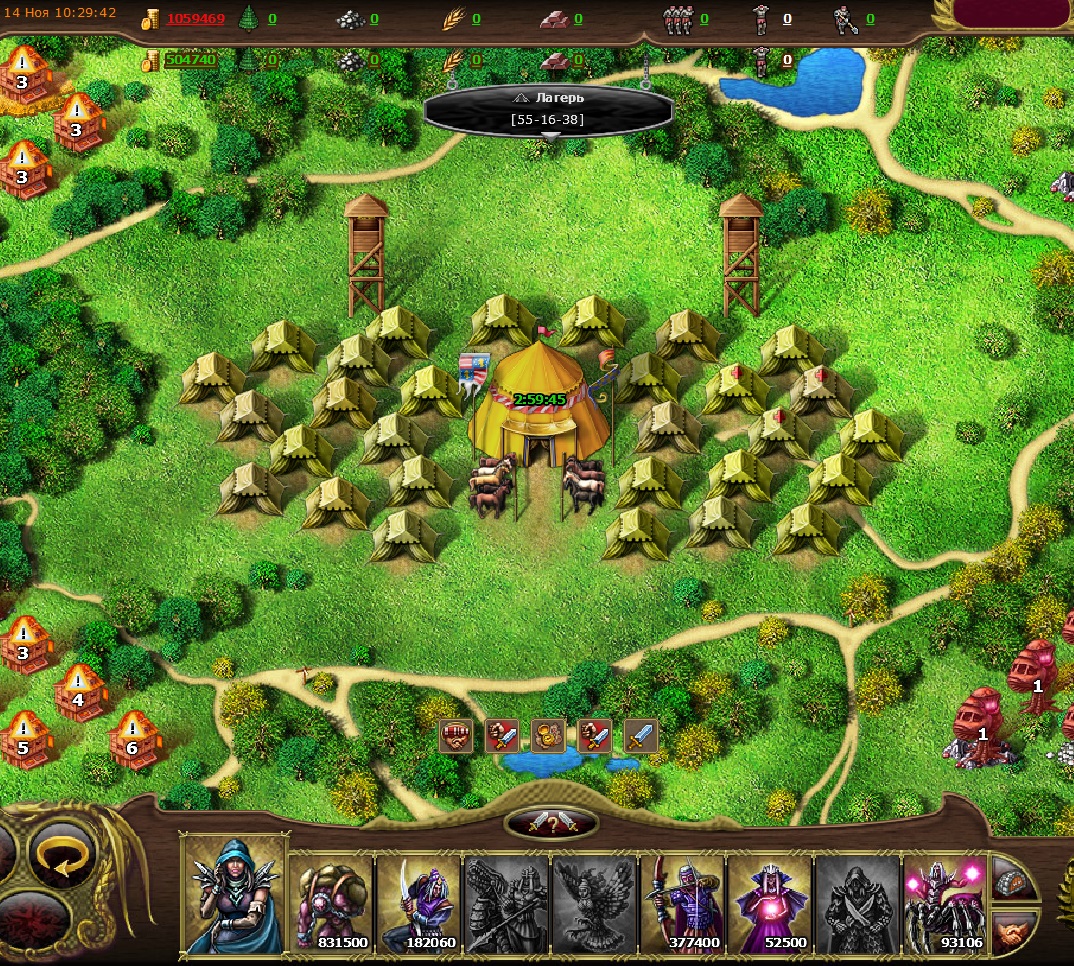Select the warning house marker numbered 6
This screenshot has height=966, width=1074.
[x=133, y=739]
